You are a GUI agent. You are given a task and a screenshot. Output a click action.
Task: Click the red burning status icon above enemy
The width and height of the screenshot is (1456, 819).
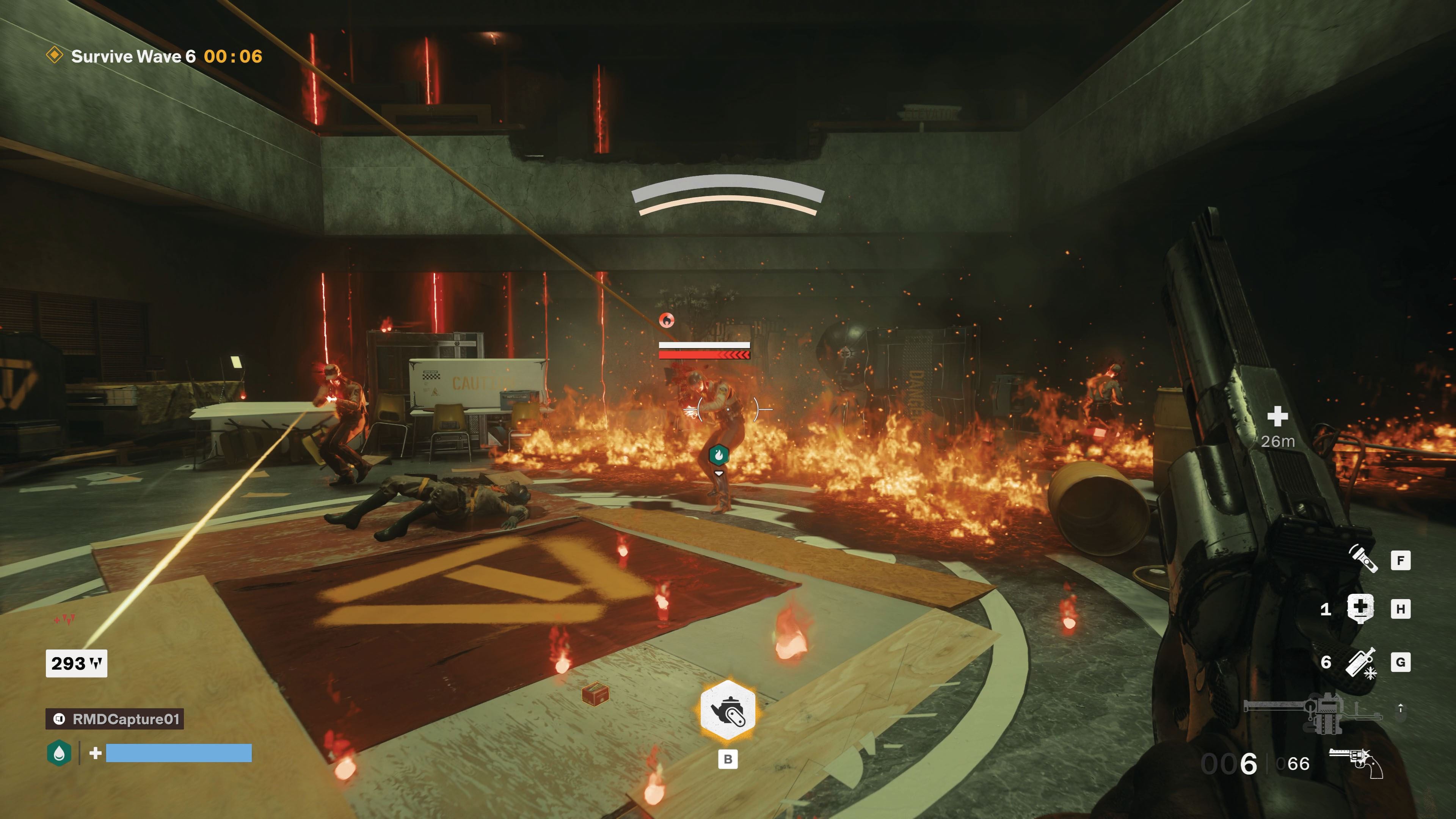(667, 320)
